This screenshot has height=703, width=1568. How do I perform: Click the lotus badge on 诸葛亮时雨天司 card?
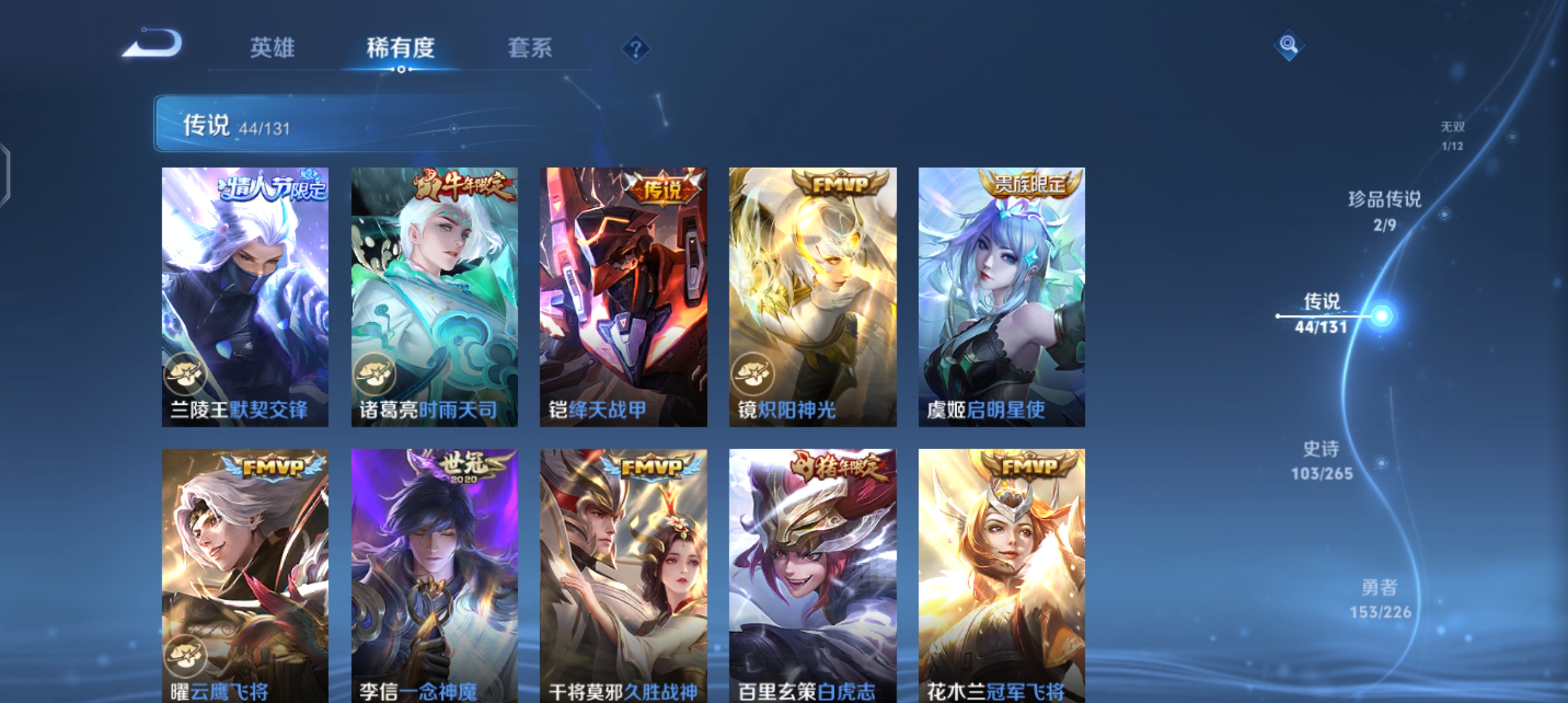pyautogui.click(x=374, y=374)
